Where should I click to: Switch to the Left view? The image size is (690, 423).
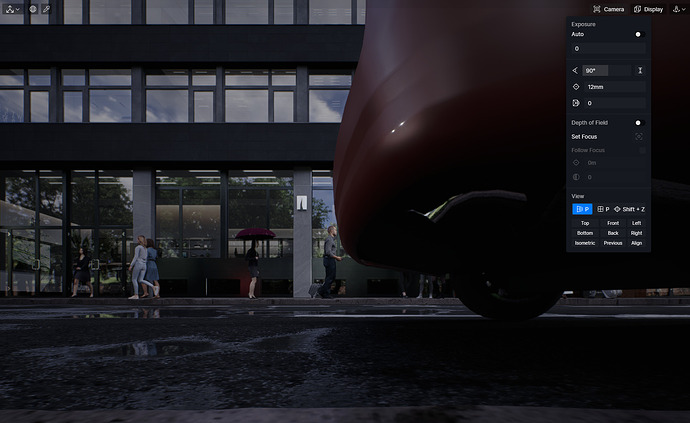point(636,222)
